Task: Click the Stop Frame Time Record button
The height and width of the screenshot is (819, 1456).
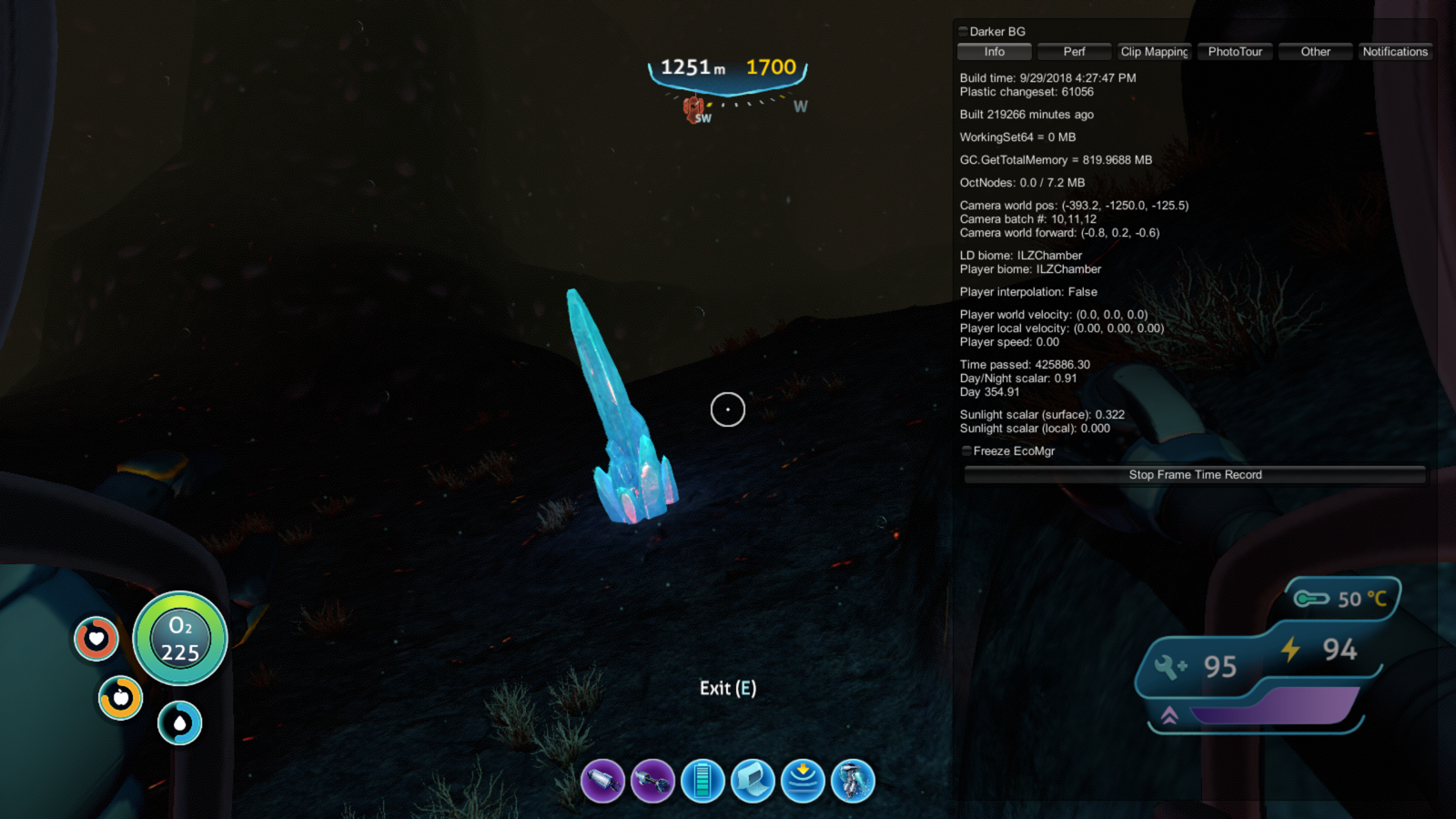Action: tap(1195, 475)
